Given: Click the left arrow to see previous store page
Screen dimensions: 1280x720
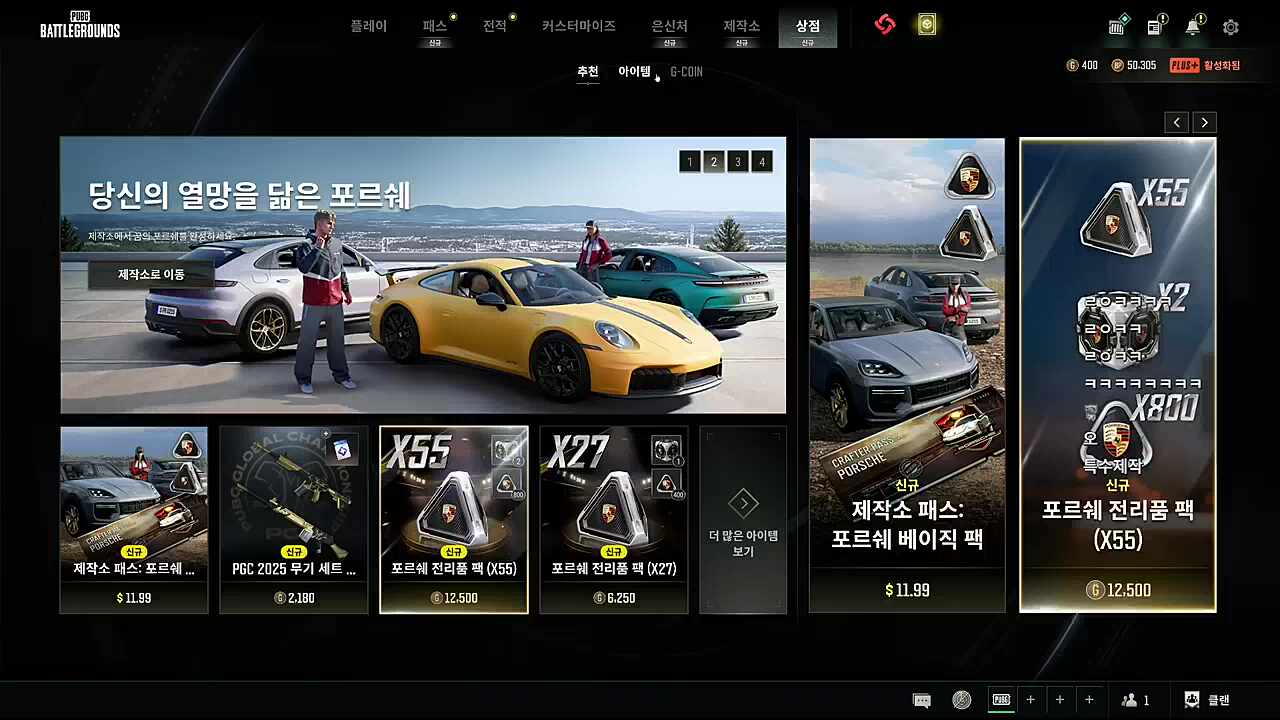Looking at the screenshot, I should tap(1176, 122).
